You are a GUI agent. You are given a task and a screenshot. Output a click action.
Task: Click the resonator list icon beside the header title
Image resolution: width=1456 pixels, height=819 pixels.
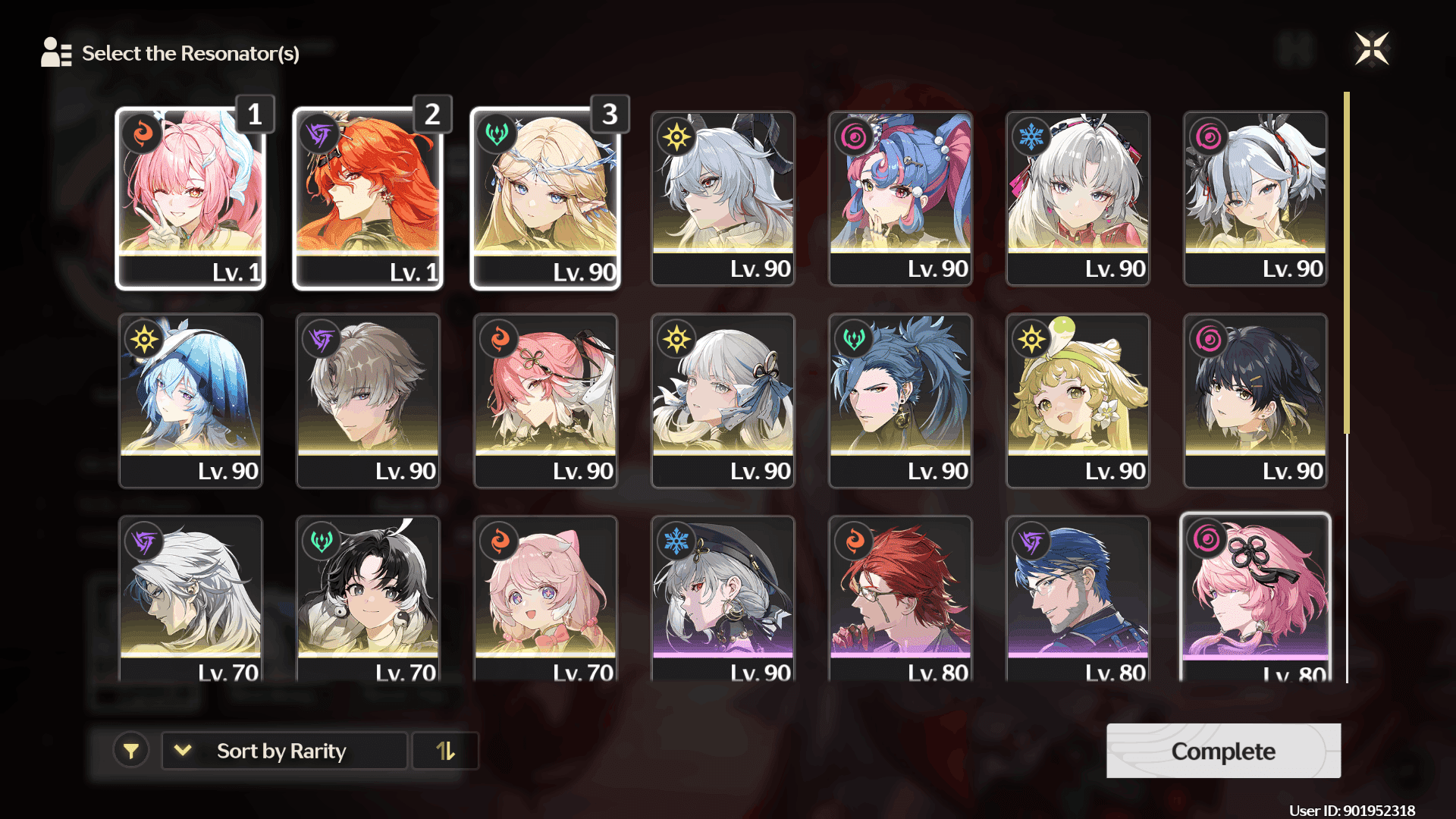(55, 53)
